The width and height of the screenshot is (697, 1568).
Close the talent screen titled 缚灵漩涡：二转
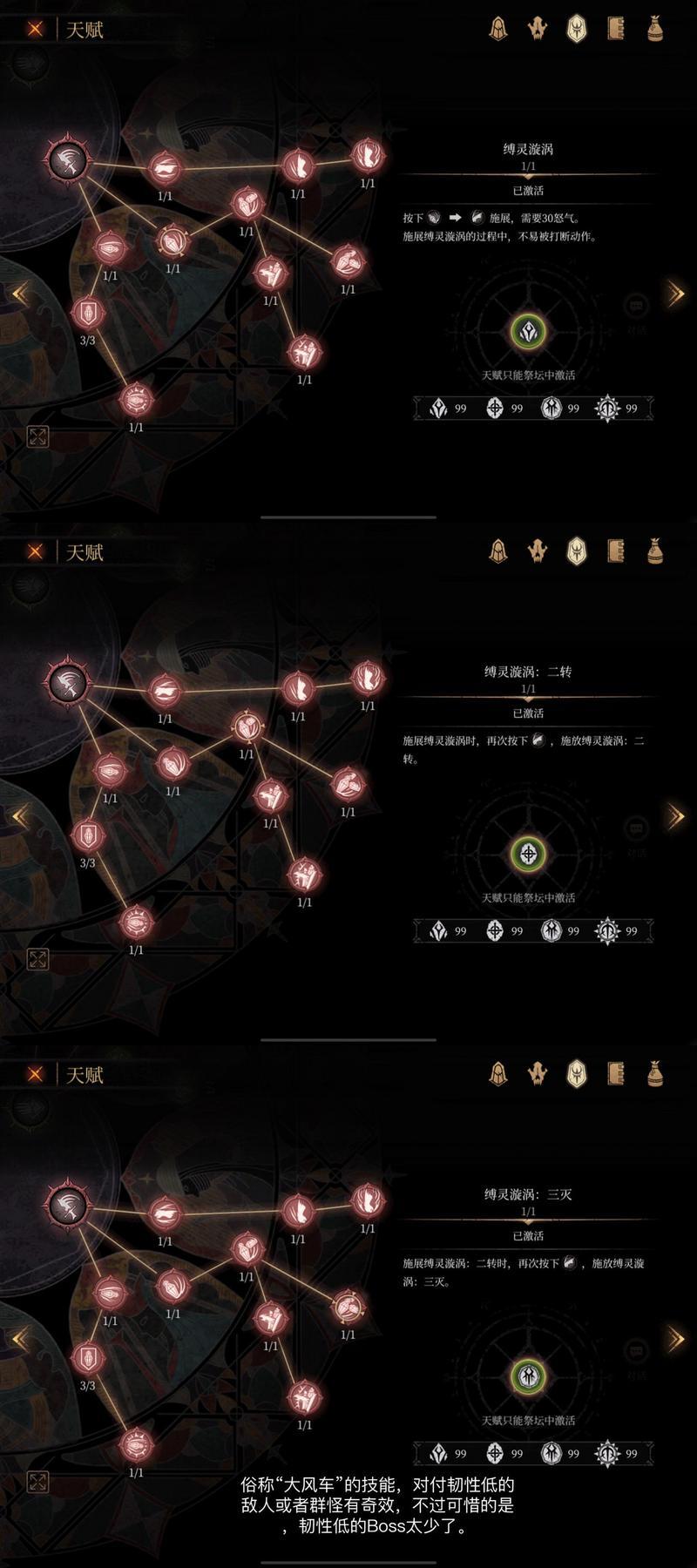35,551
